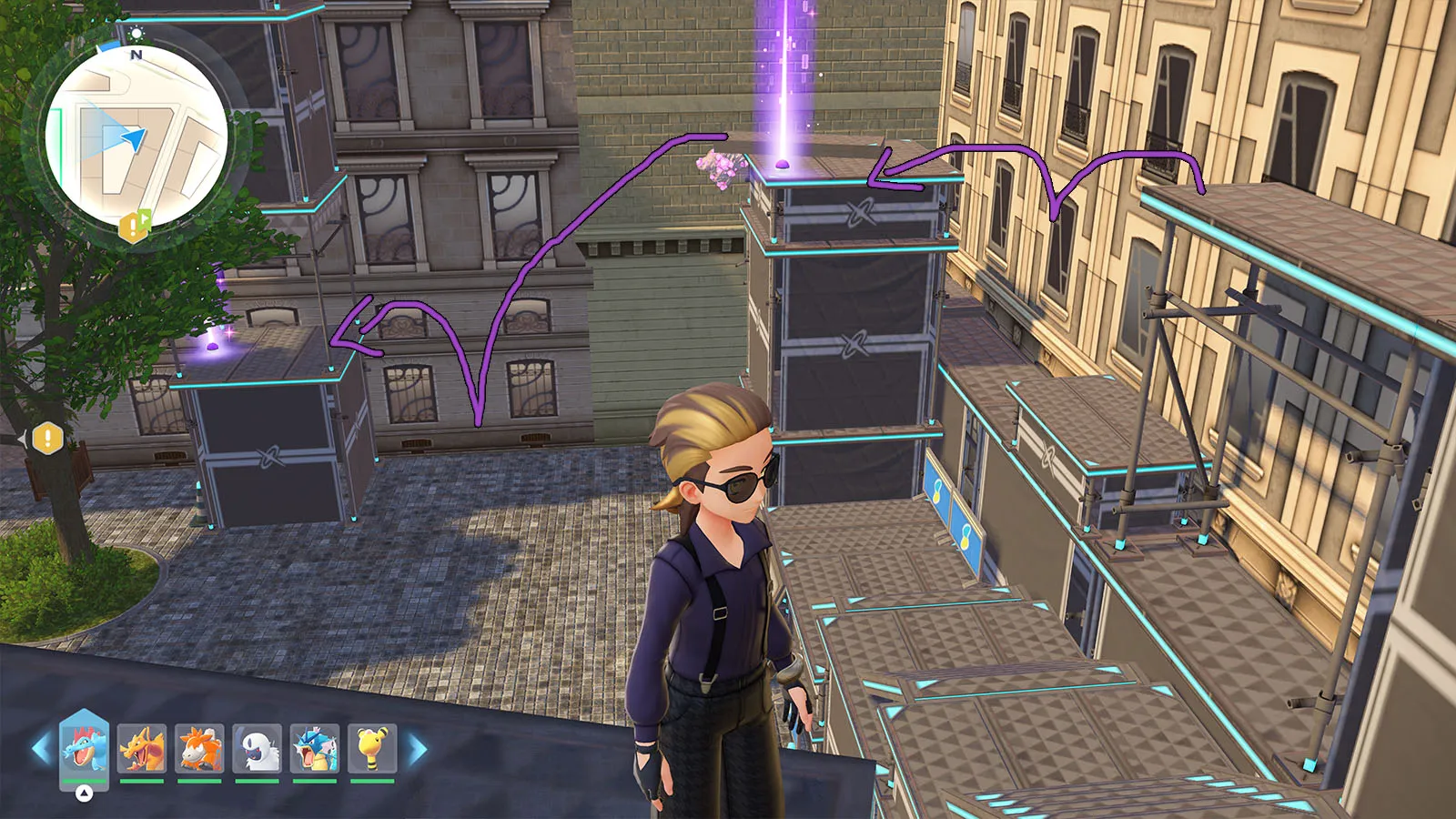Image resolution: width=1456 pixels, height=819 pixels.
Task: Choose the Charizard party slot
Action: (x=142, y=748)
